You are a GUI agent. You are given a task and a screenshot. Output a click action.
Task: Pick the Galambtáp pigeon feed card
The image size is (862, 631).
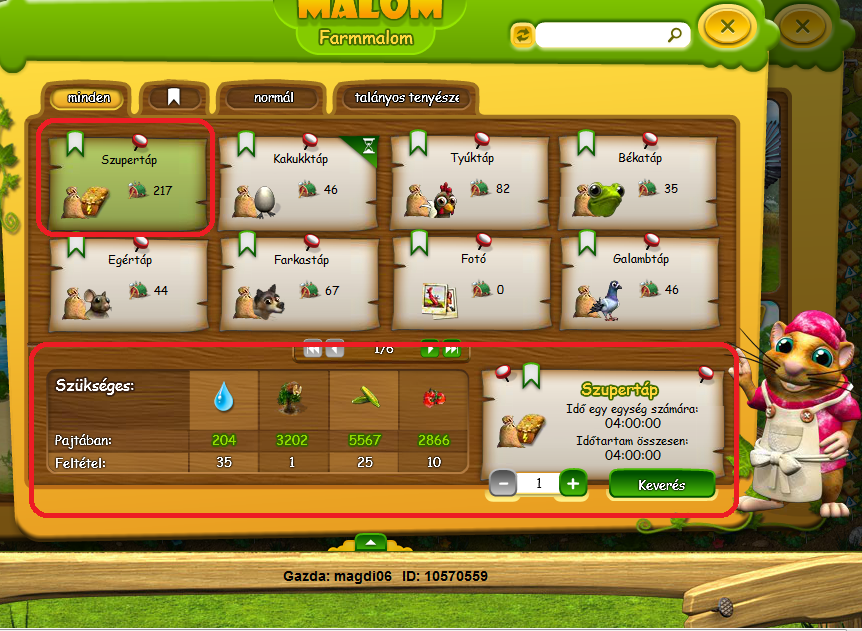(639, 281)
